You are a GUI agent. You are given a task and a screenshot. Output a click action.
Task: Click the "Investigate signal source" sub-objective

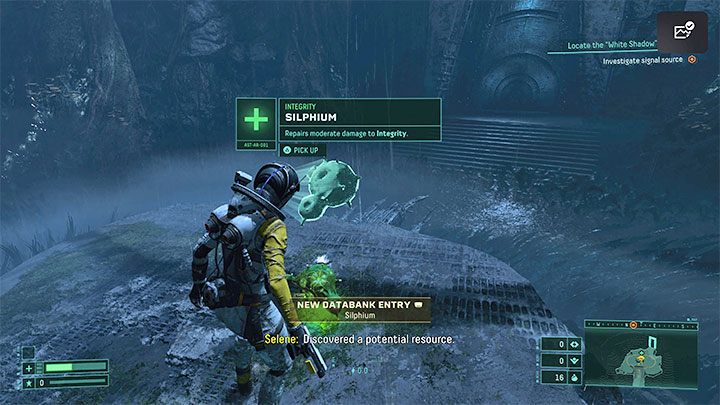(x=643, y=61)
